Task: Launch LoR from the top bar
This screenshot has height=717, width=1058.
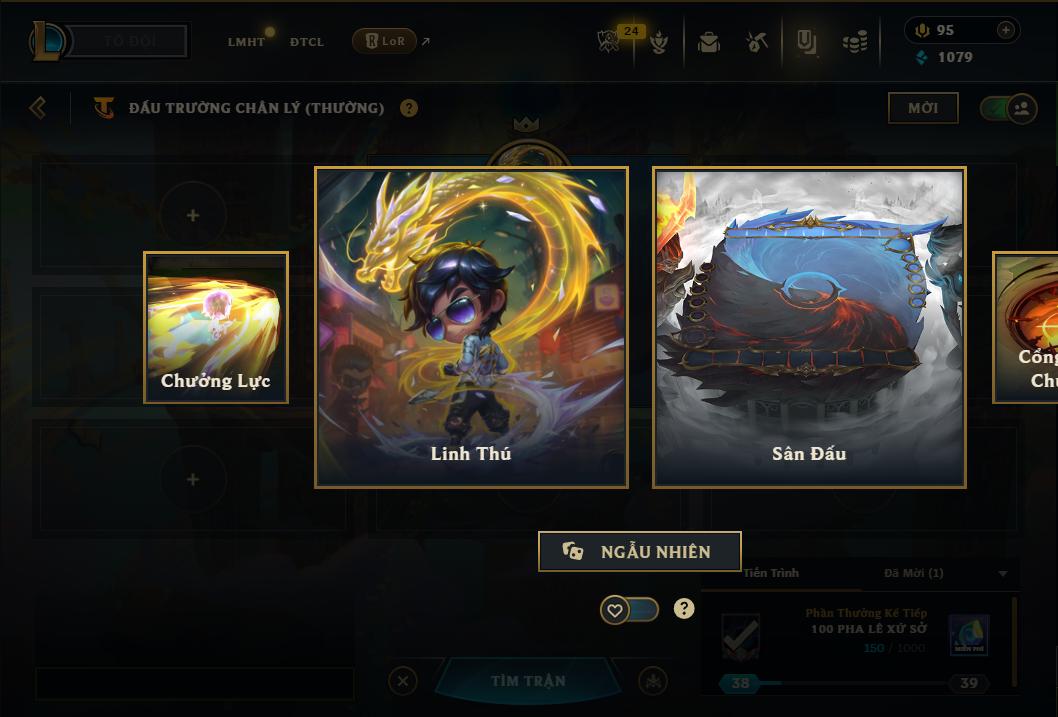Action: click(385, 41)
